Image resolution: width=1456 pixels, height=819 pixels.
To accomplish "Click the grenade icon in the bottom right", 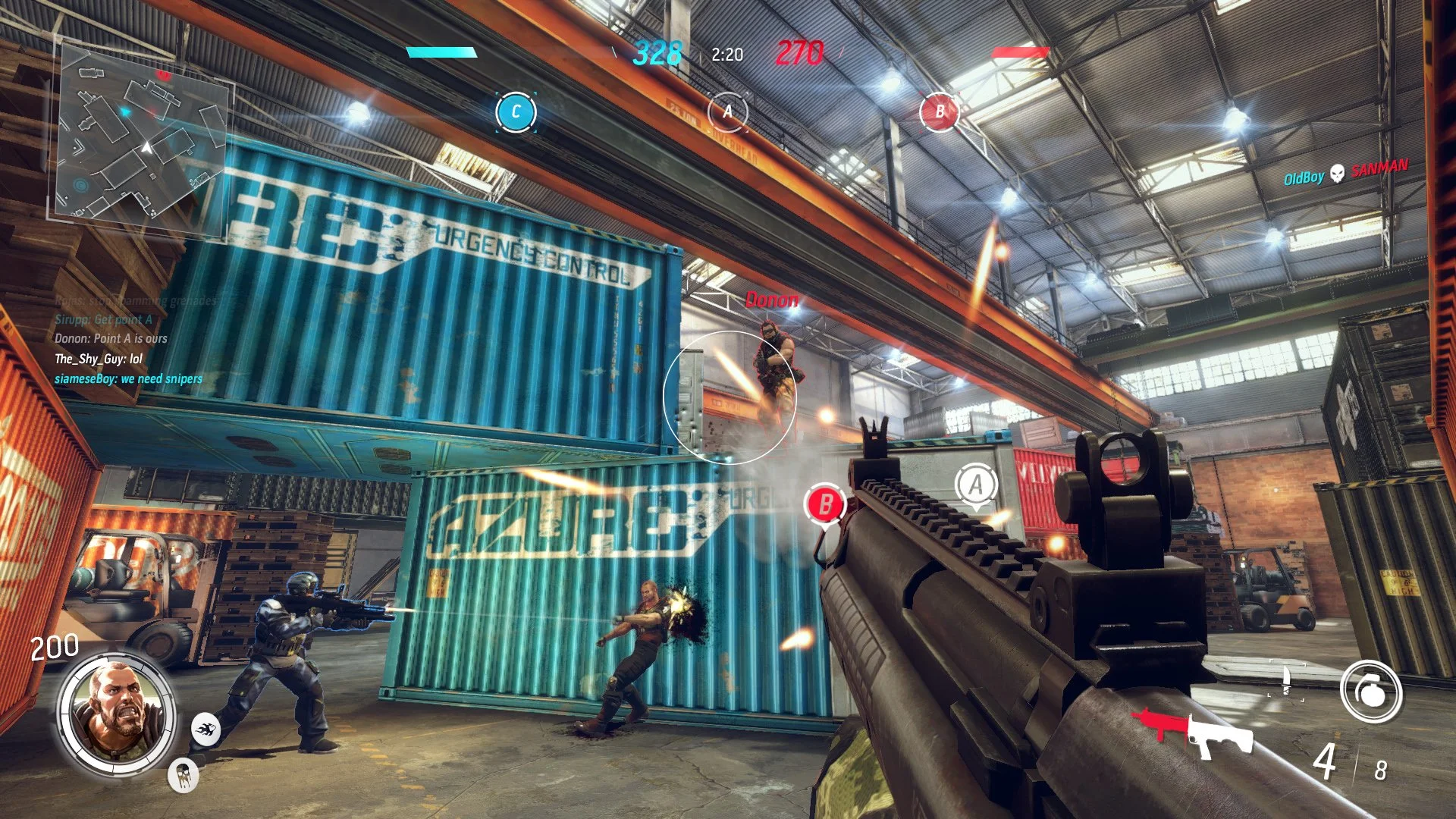I will tap(1370, 691).
